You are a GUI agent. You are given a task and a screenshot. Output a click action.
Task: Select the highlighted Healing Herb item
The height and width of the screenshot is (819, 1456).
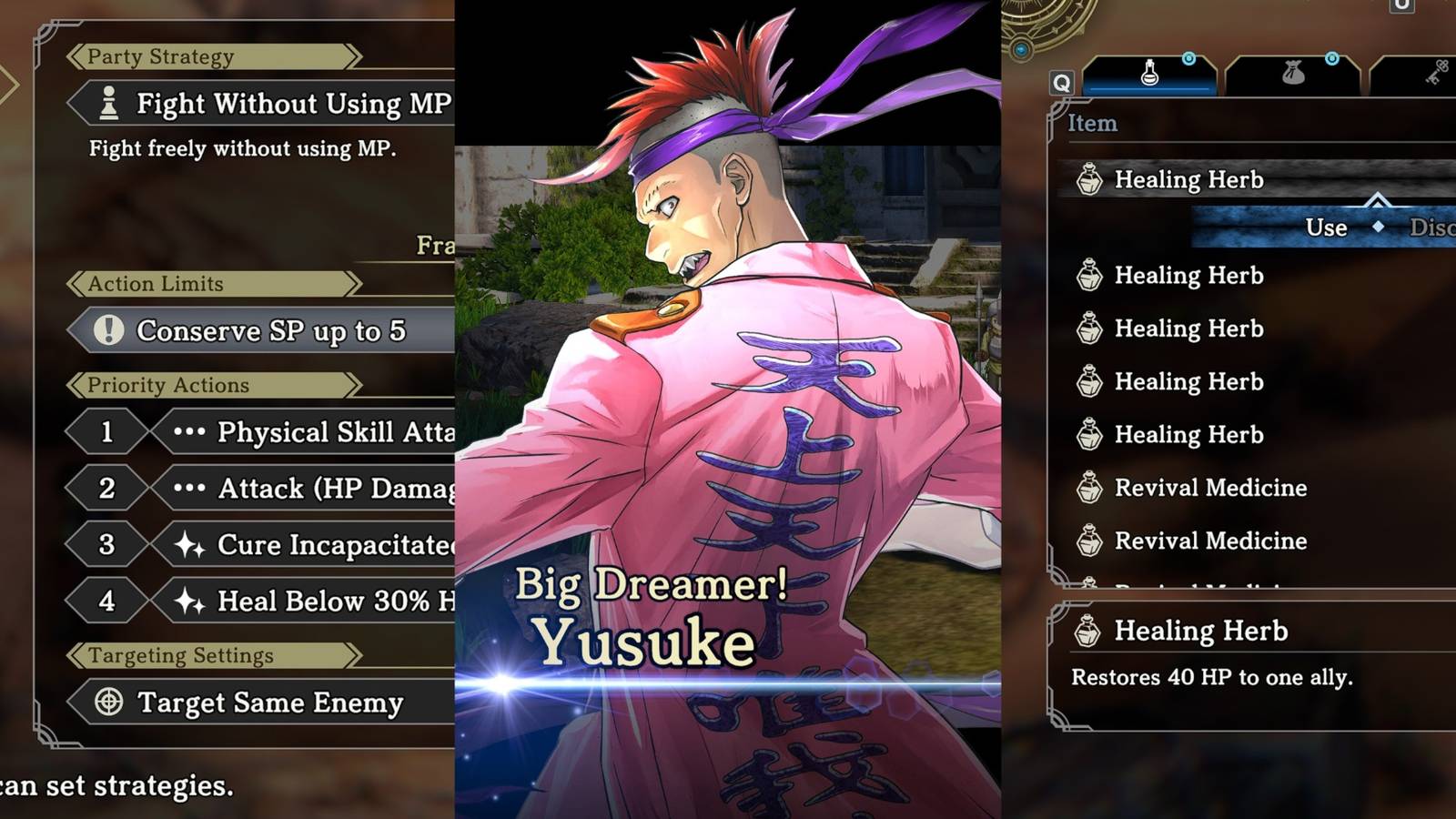coord(1188,179)
